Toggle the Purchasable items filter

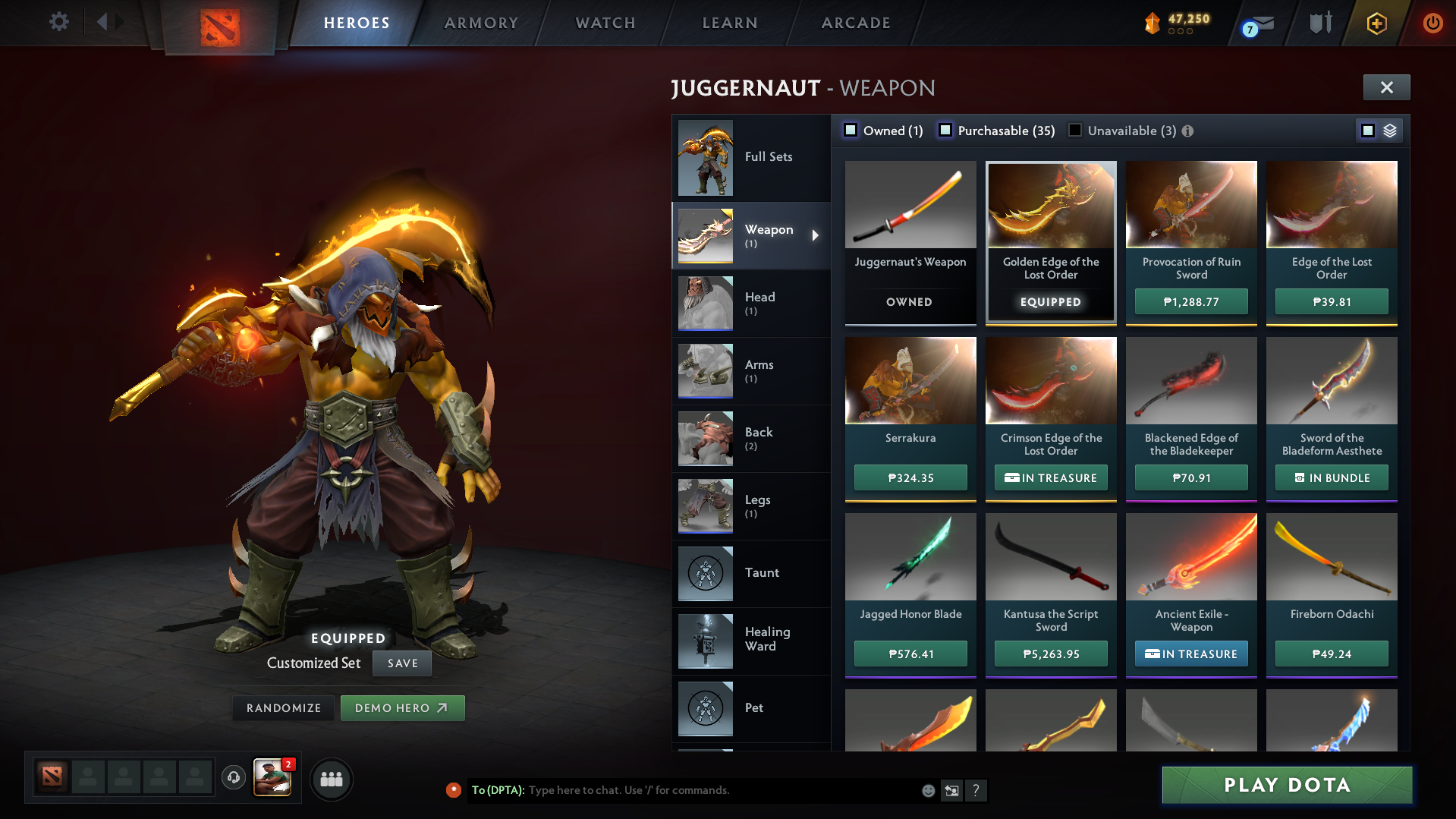tap(945, 130)
